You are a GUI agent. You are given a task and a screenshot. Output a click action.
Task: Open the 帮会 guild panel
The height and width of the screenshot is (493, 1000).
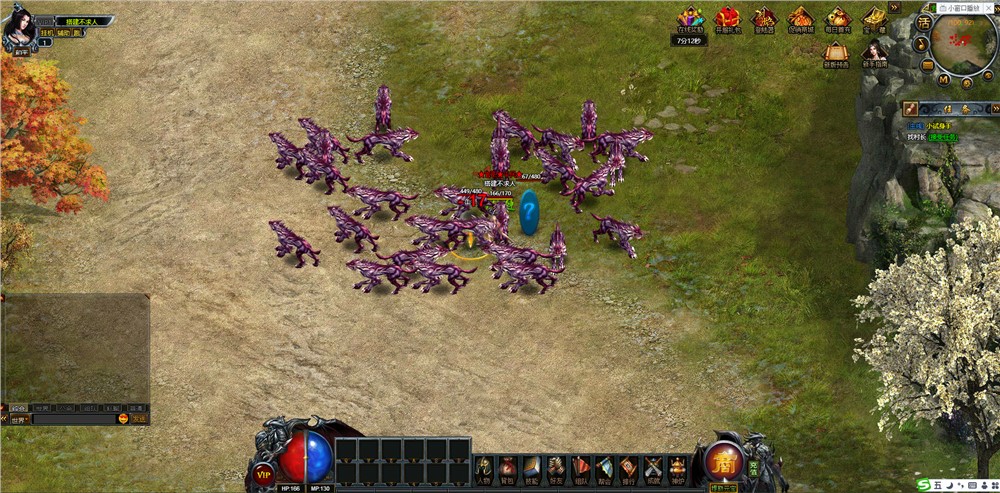pyautogui.click(x=604, y=468)
